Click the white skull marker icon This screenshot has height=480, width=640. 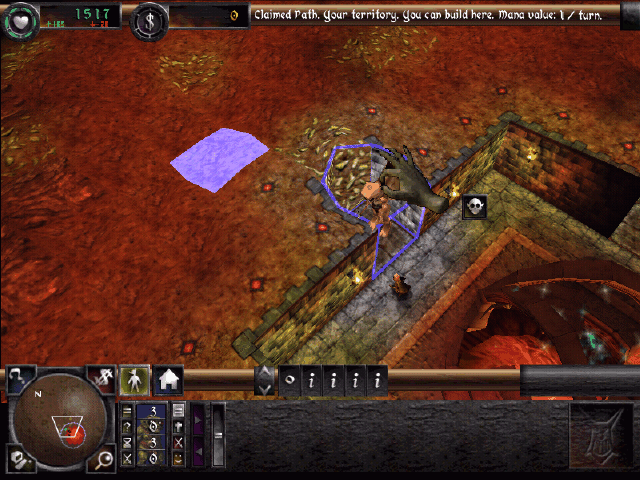click(x=475, y=206)
